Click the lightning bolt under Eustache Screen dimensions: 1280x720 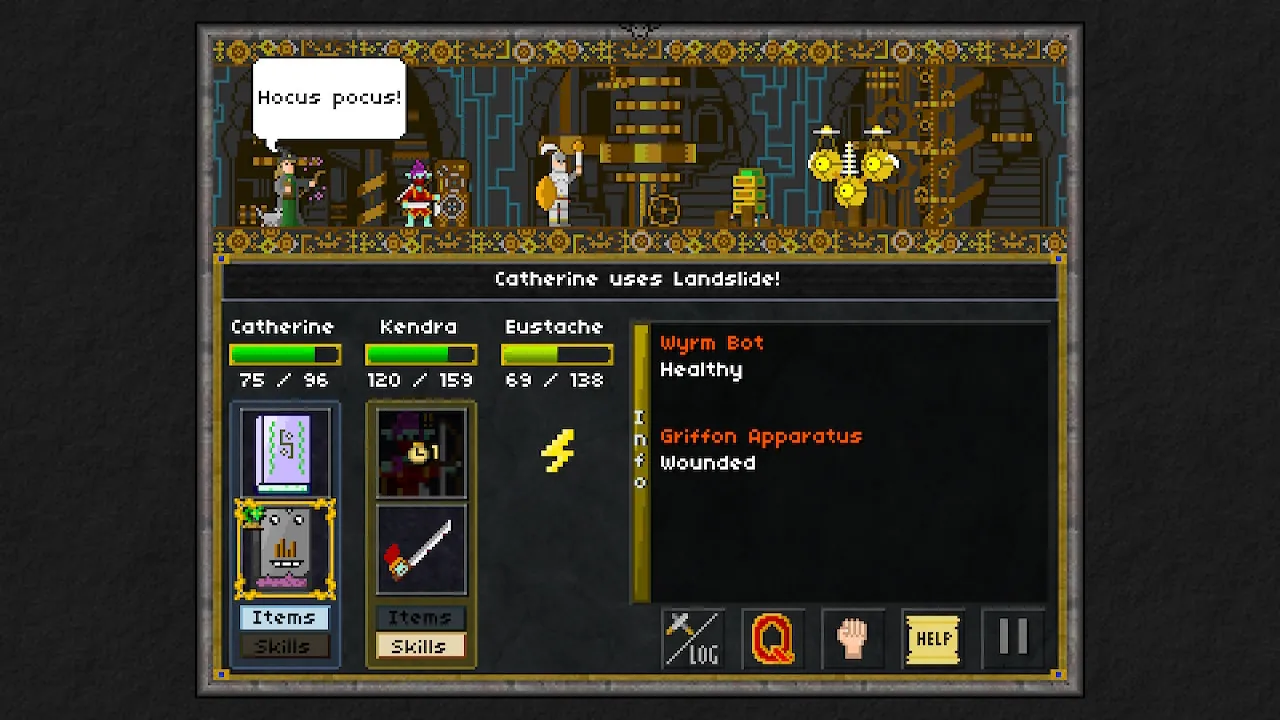point(557,451)
